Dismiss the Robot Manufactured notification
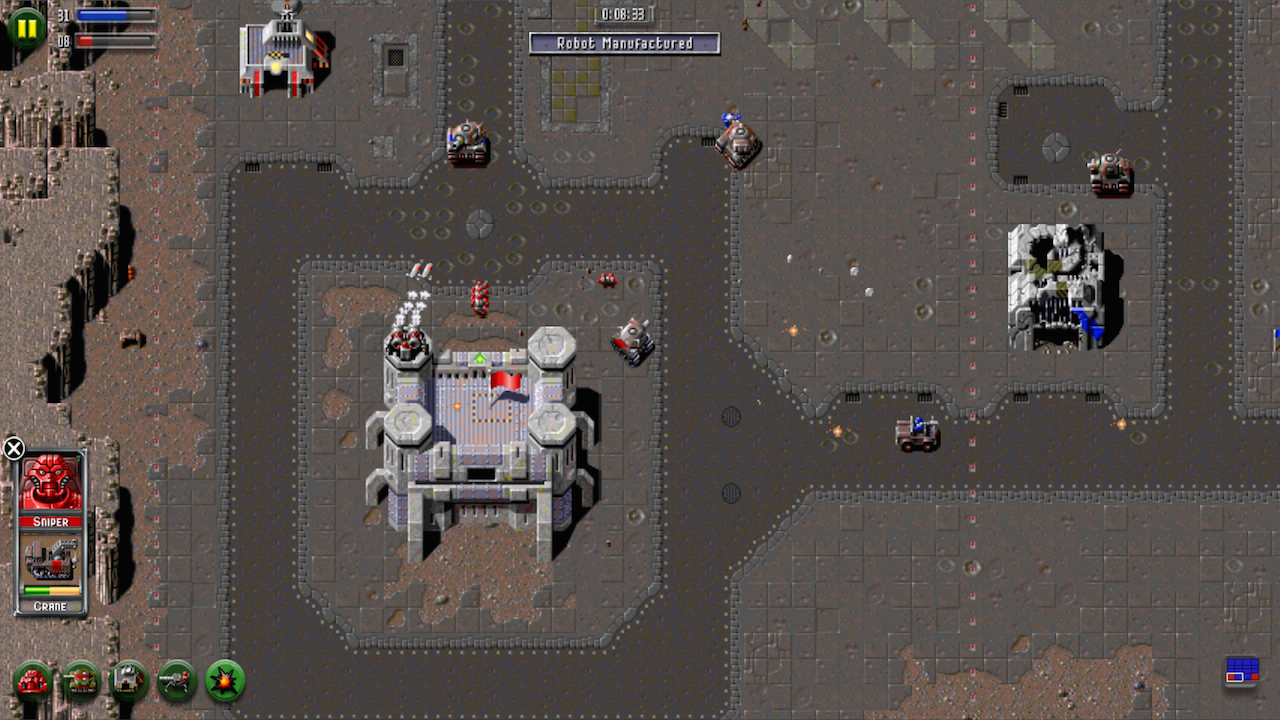1280x720 pixels. tap(625, 43)
